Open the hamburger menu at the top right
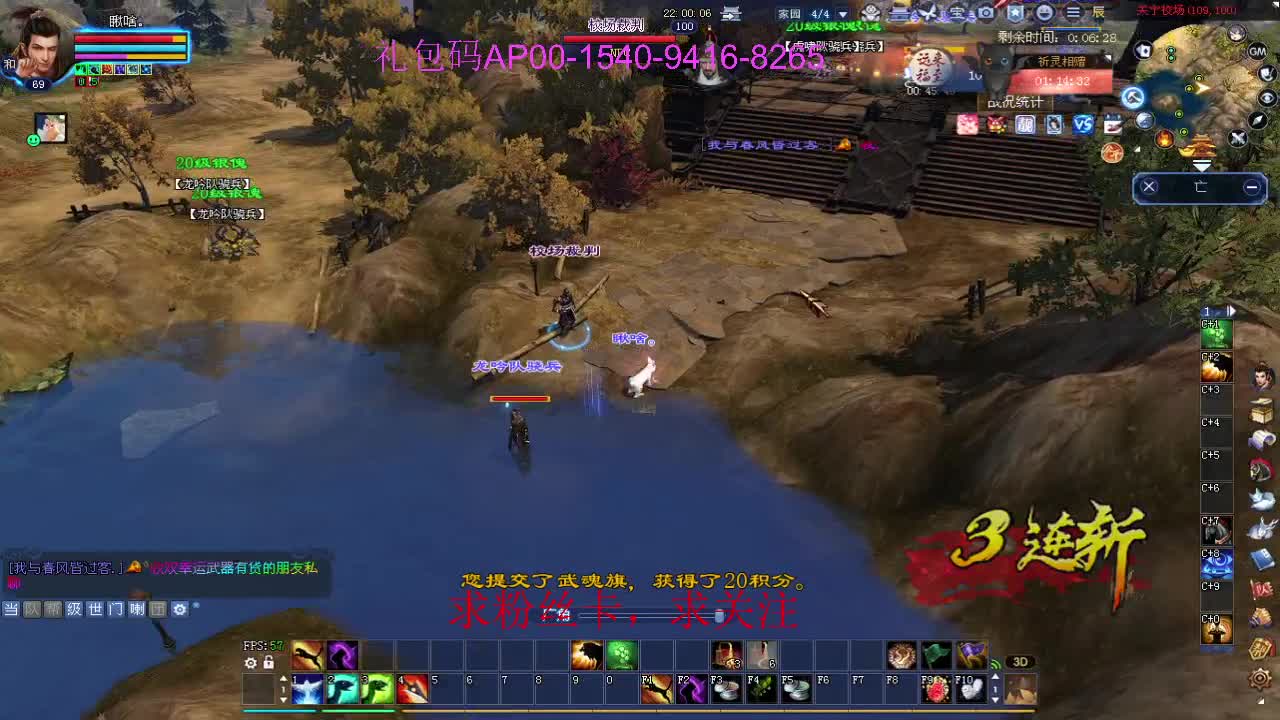 pyautogui.click(x=1073, y=12)
